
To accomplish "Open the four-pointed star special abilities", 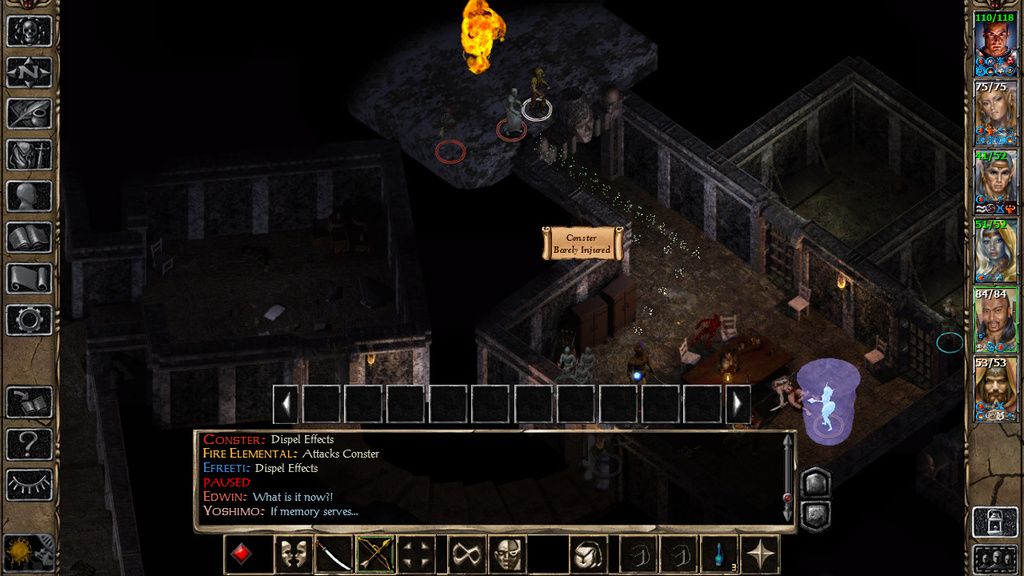I will [x=760, y=554].
